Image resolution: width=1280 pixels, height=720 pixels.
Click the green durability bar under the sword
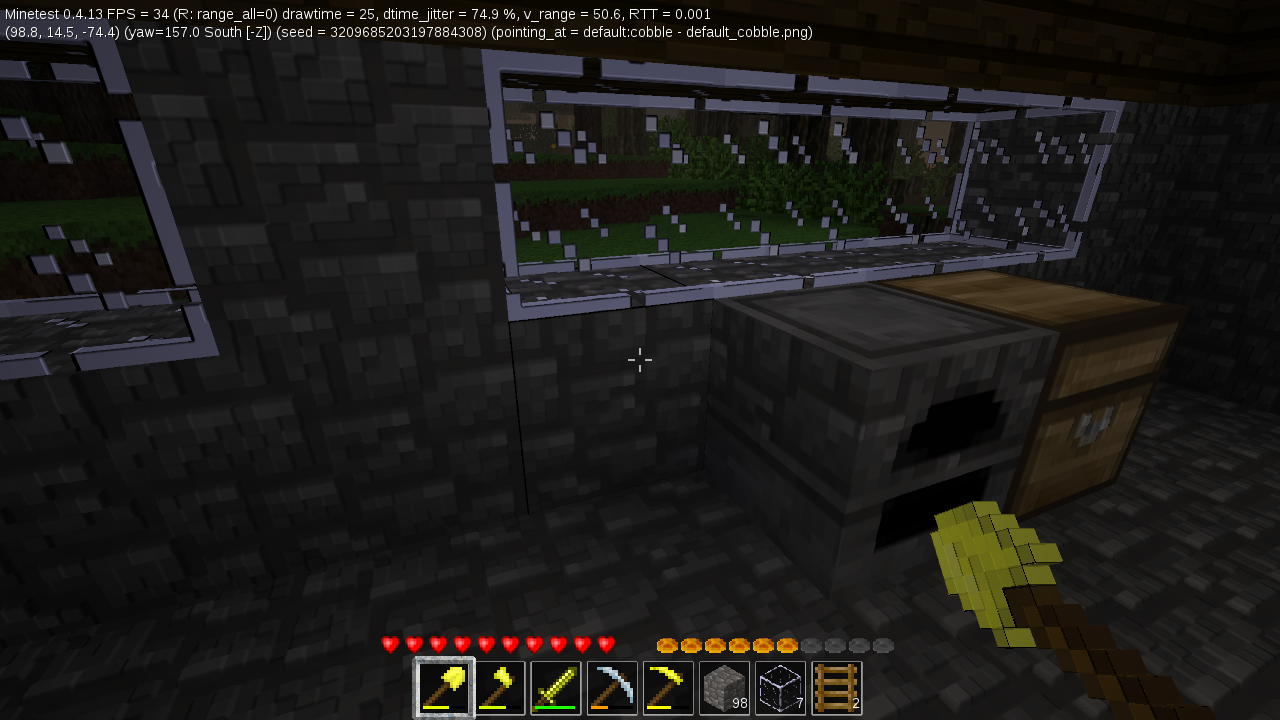tap(555, 708)
